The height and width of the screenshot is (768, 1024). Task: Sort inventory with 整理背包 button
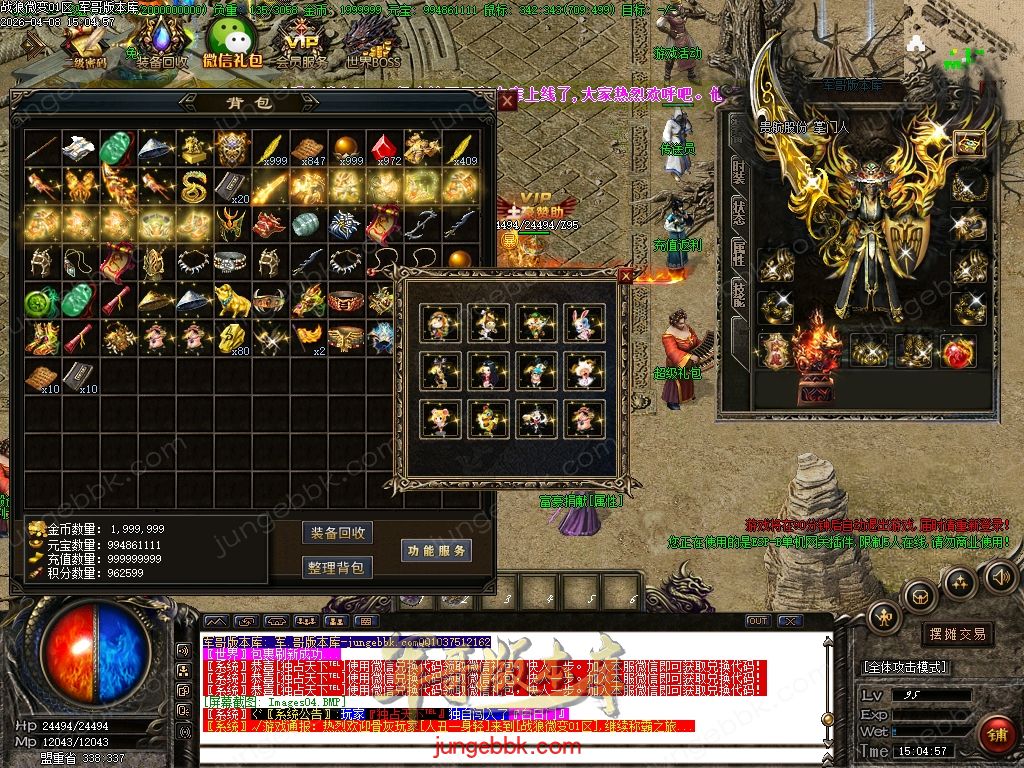[337, 568]
